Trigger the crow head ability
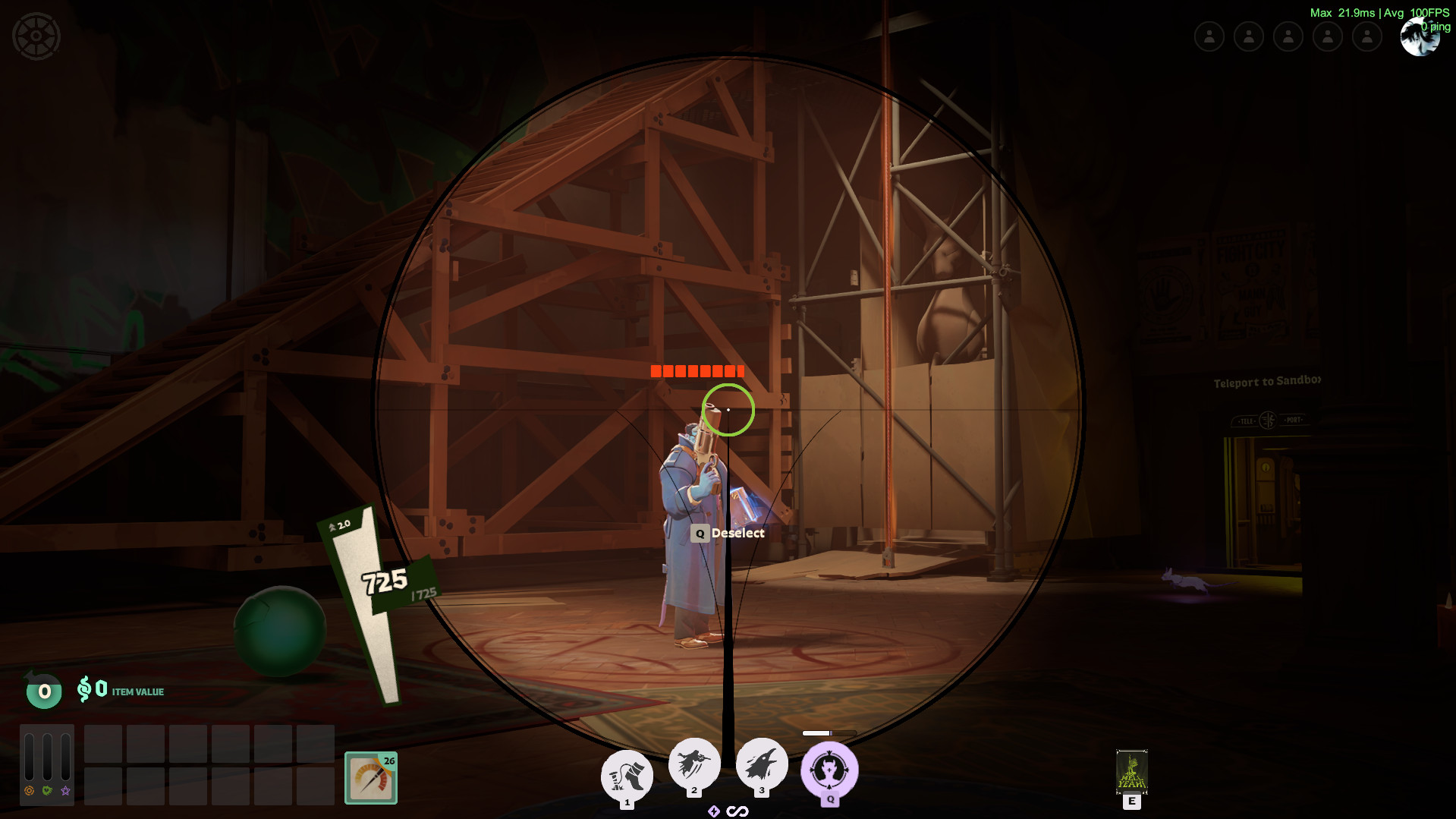This screenshot has width=1456, height=819. [x=762, y=764]
